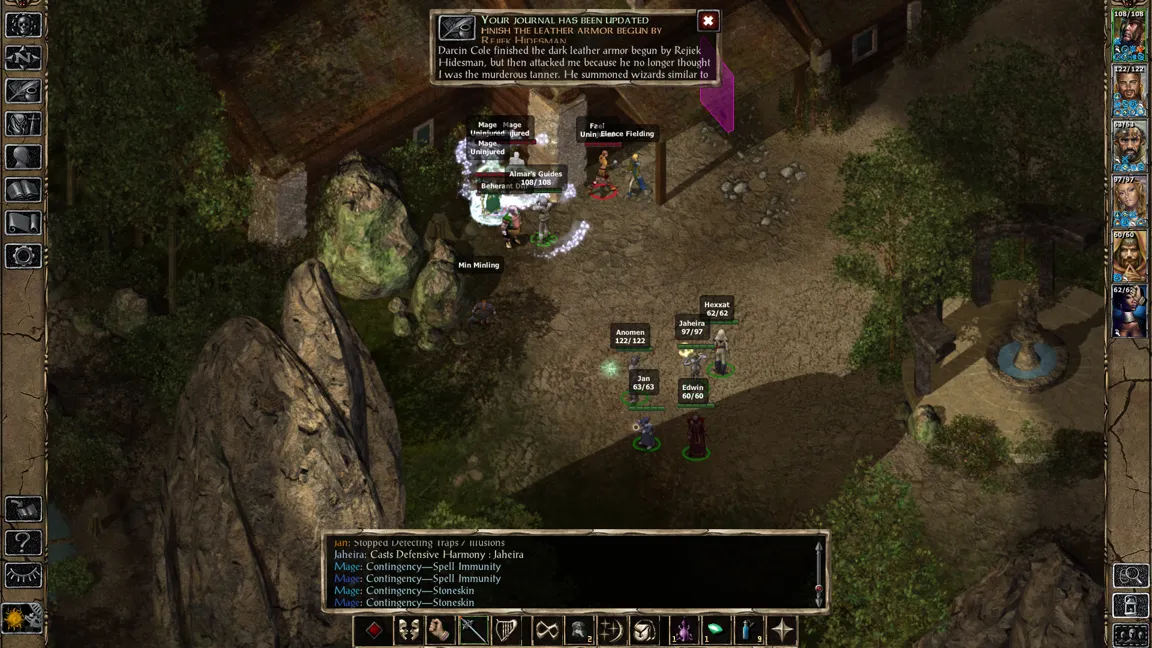Screen dimensions: 1152x648
Task: Choose the theater masks talk action
Action: coord(408,630)
